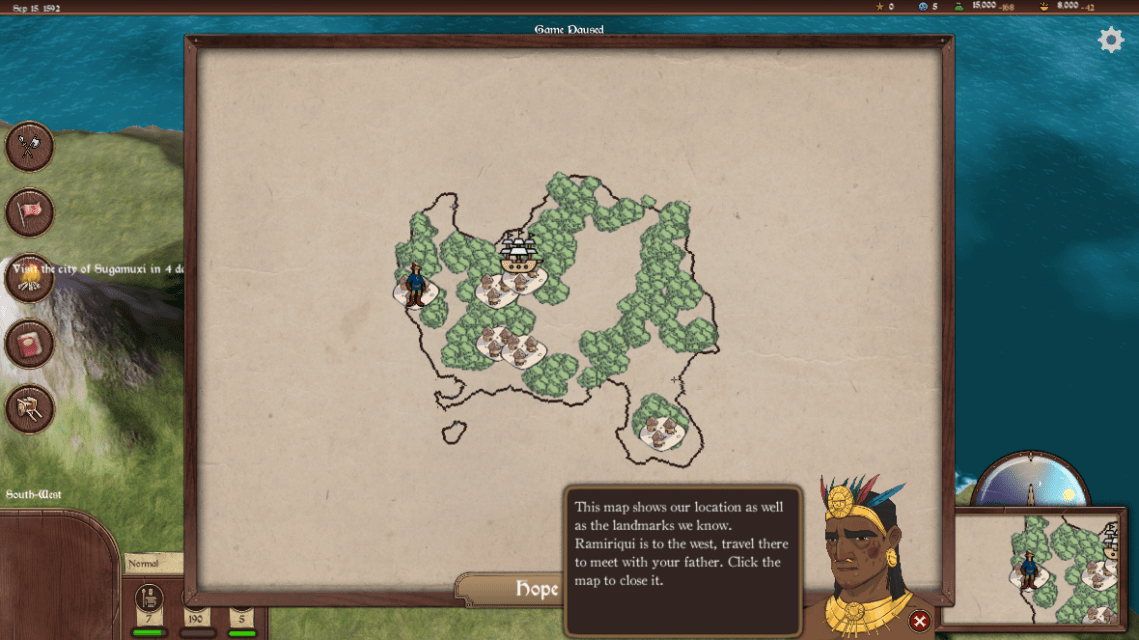Click the crossed axes icon
The width and height of the screenshot is (1139, 640).
[30, 147]
